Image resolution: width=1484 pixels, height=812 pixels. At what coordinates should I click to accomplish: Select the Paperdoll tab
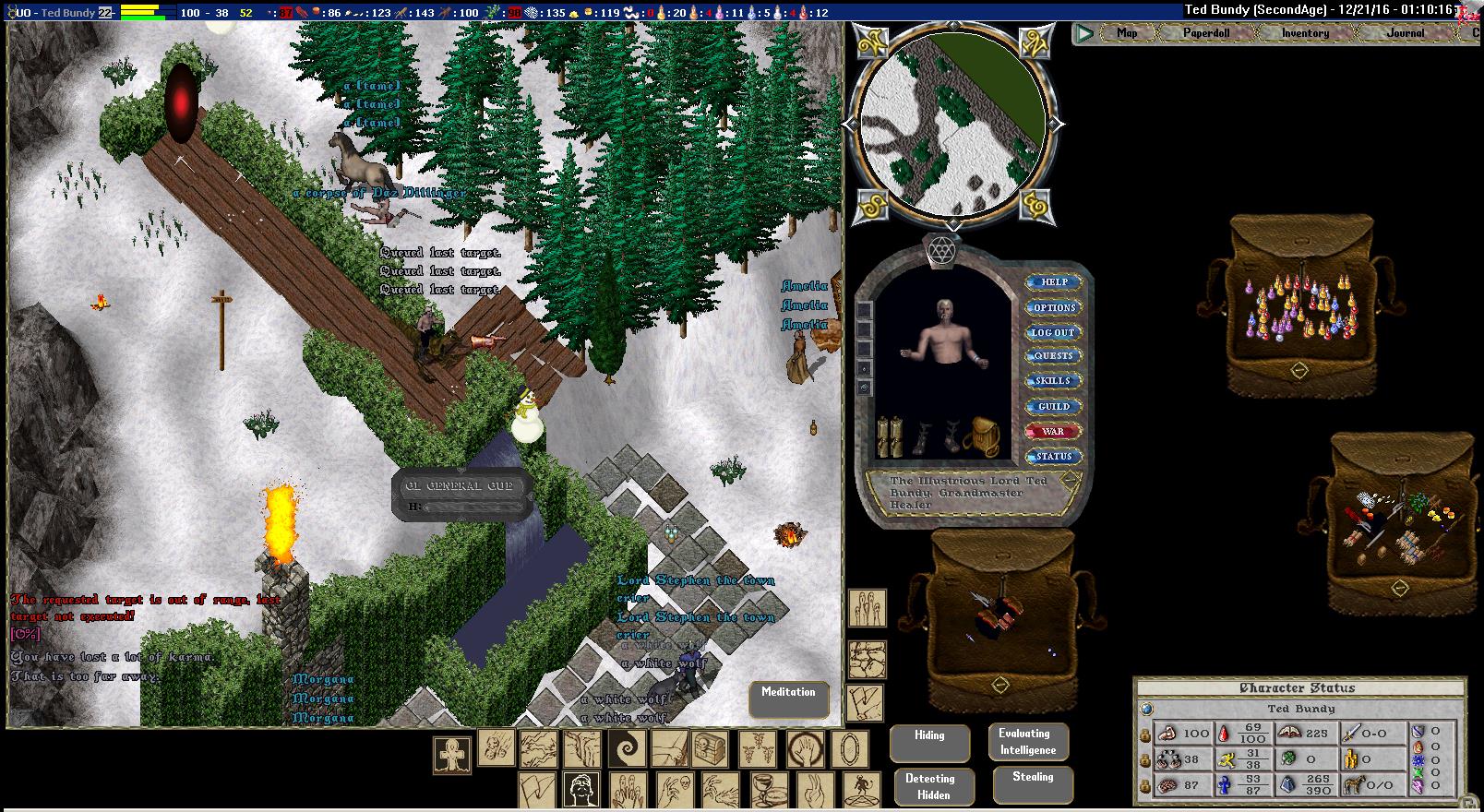(1207, 33)
